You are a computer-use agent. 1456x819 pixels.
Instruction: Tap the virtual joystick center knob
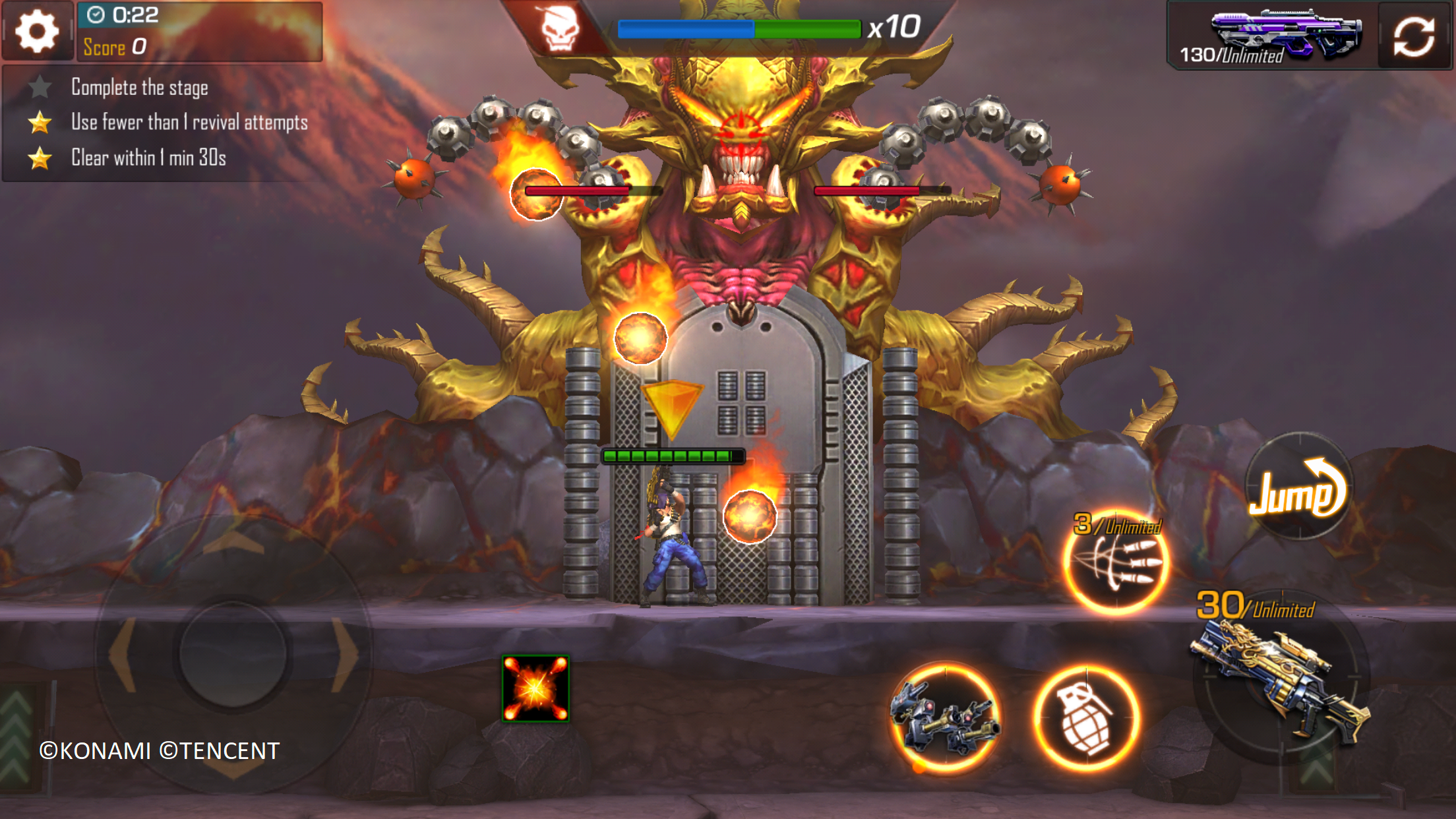click(x=232, y=653)
